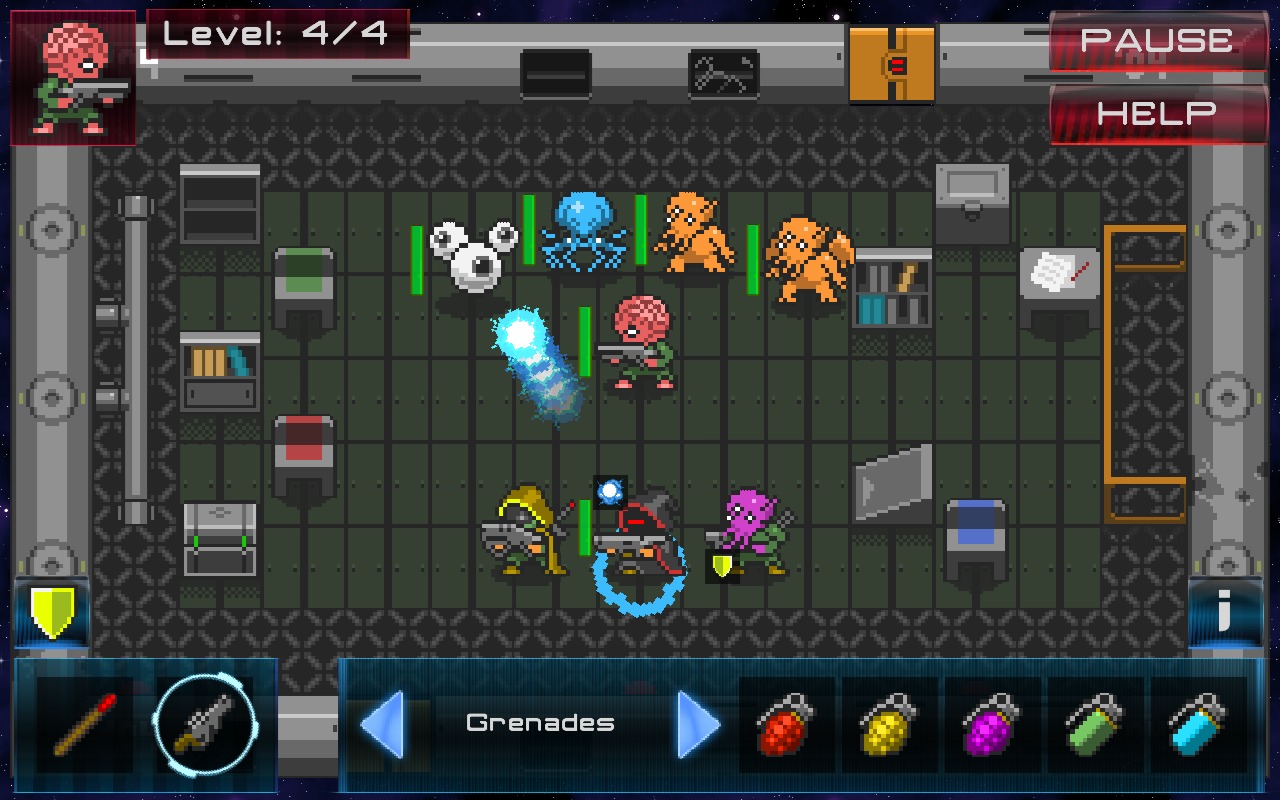Click the brain-headed soldier portrait
This screenshot has width=1280, height=800.
pyautogui.click(x=73, y=78)
